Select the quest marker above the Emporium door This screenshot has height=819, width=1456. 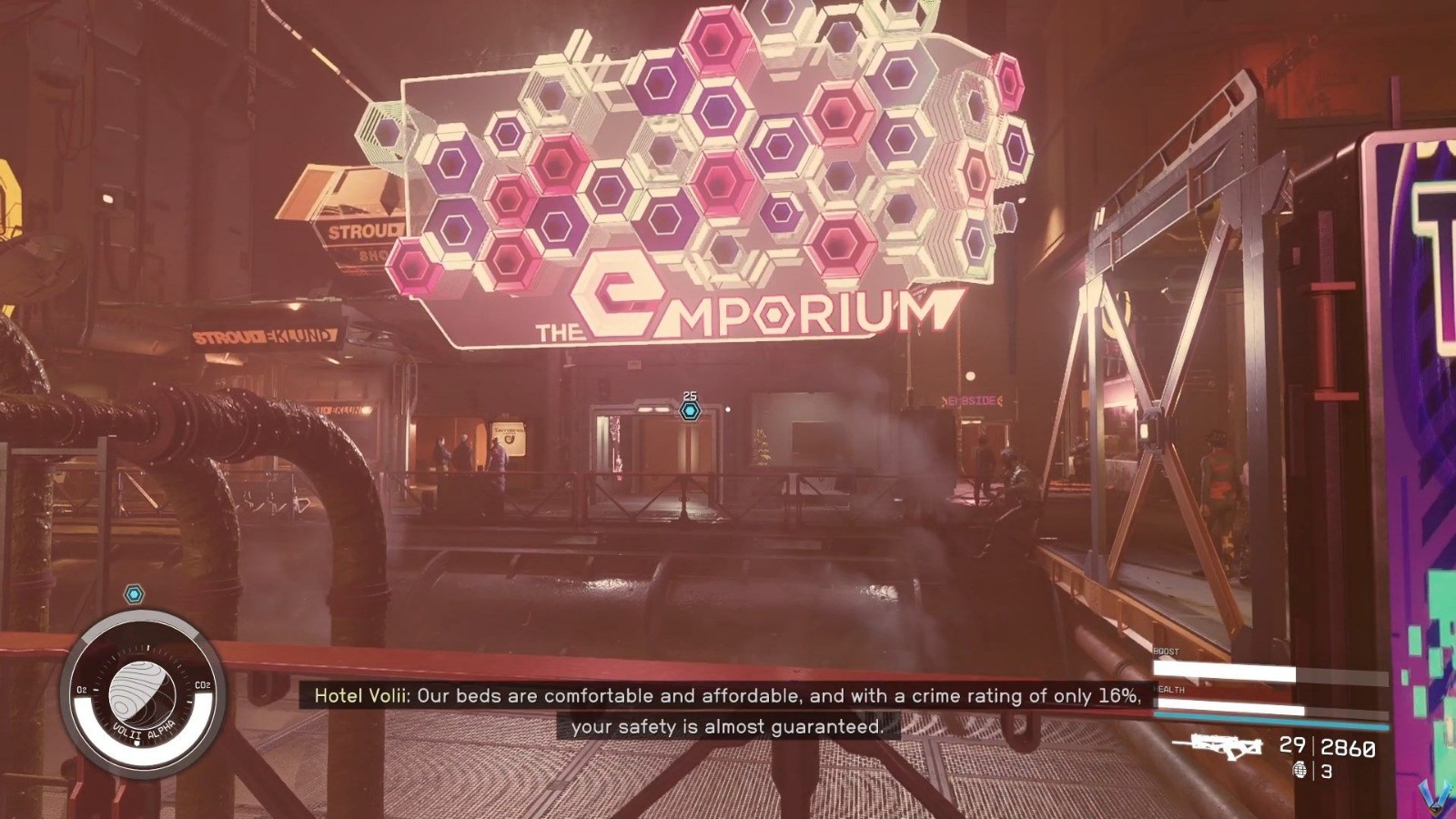691,411
